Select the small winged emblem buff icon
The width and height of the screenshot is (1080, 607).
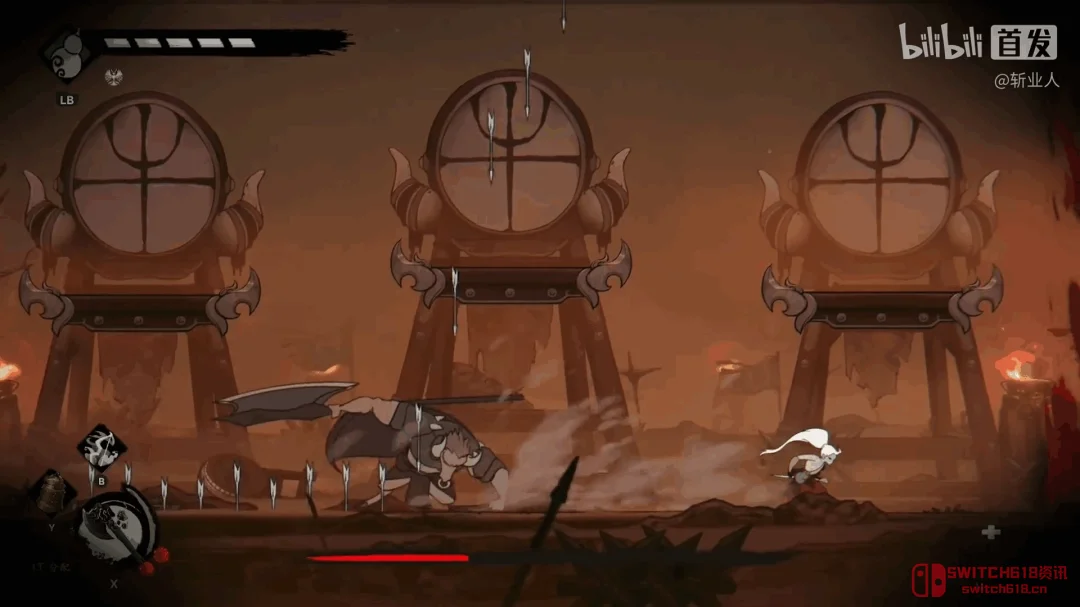113,77
